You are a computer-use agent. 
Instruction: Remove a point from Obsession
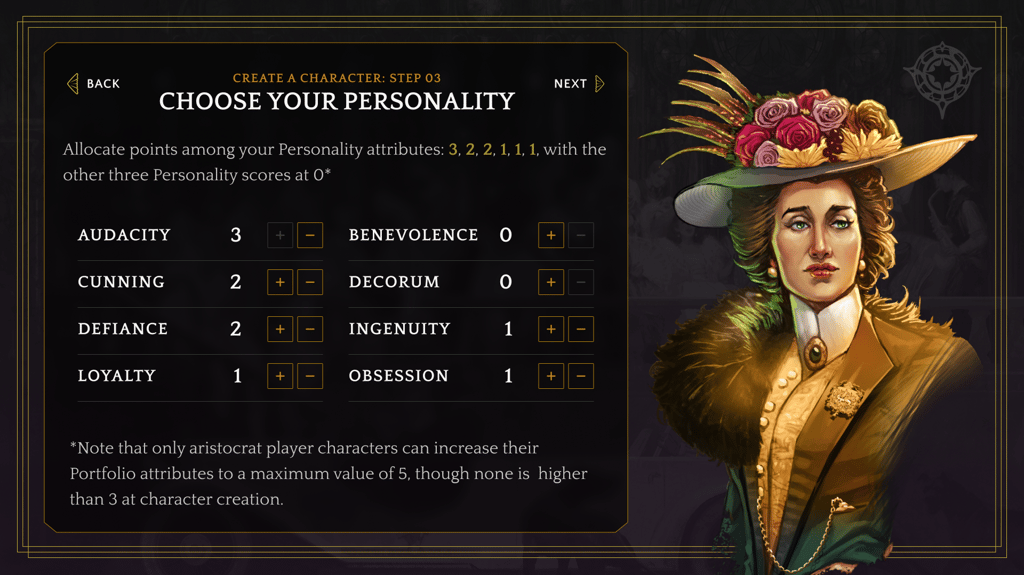581,376
